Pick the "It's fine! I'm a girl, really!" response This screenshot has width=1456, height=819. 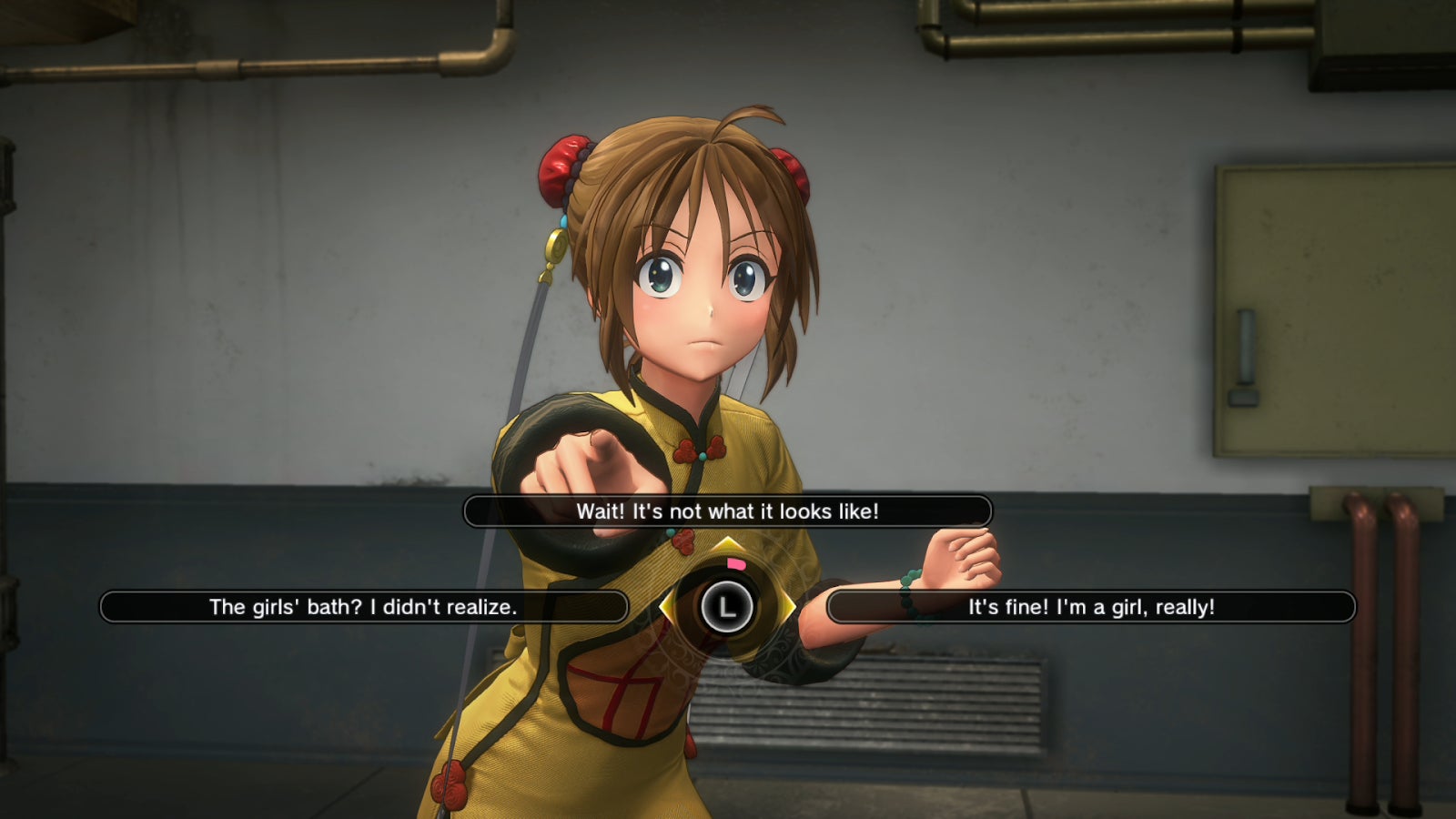[x=1091, y=607]
